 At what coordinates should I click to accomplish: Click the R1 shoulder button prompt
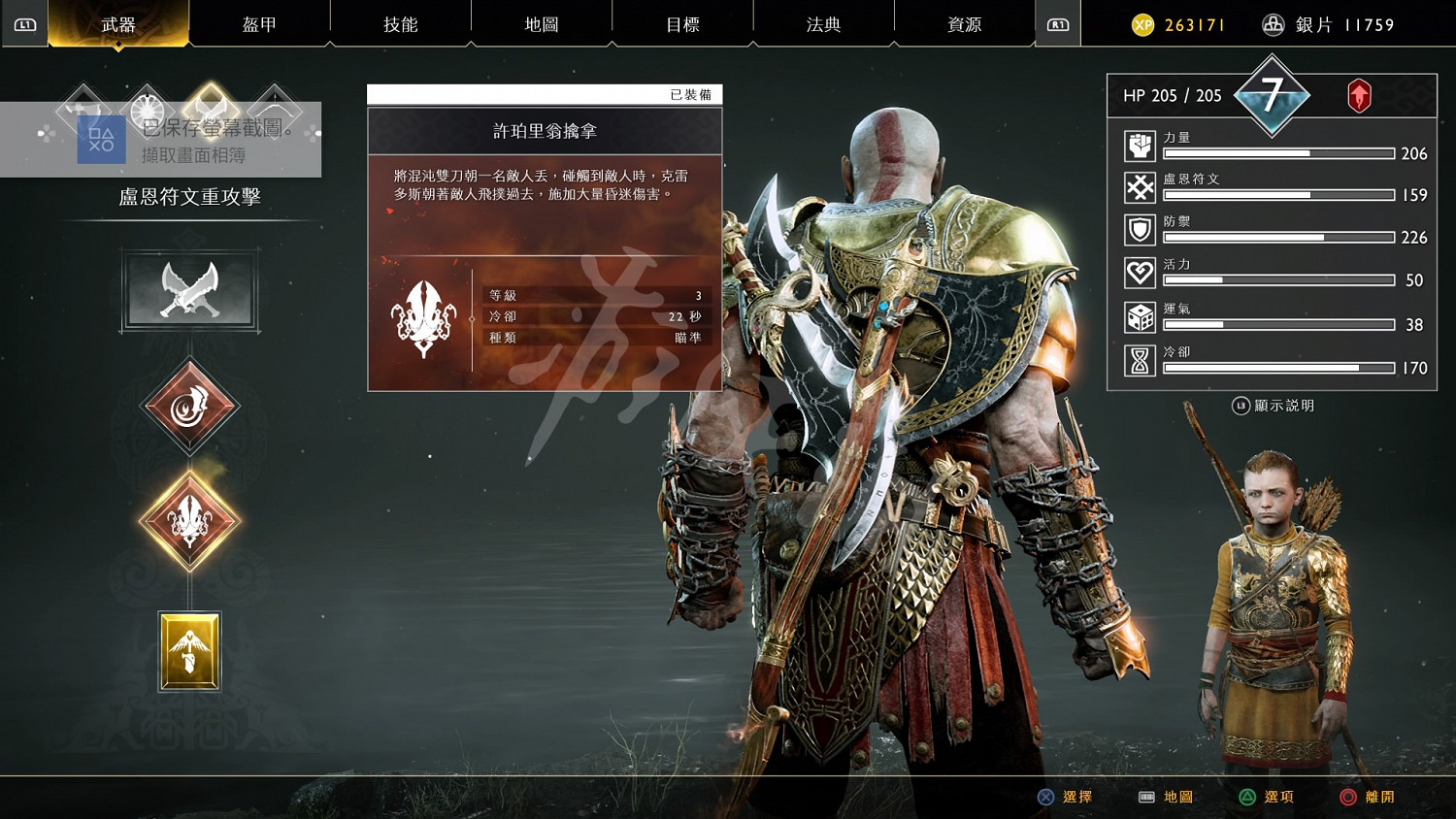[x=1057, y=24]
